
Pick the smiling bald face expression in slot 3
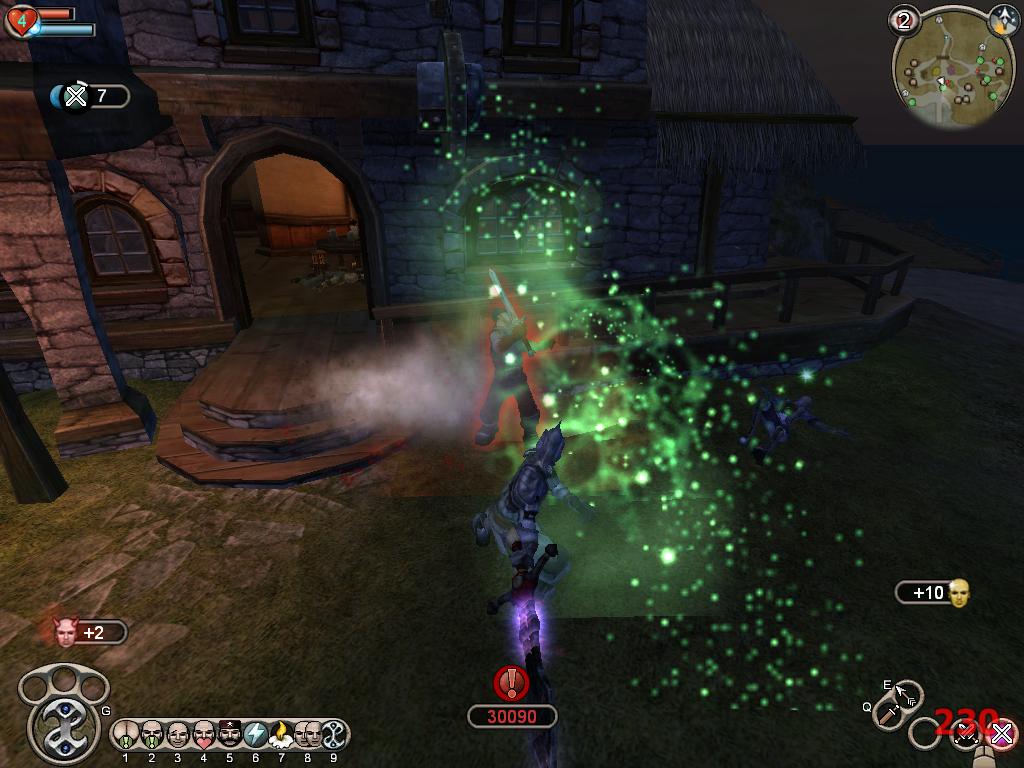coord(178,734)
